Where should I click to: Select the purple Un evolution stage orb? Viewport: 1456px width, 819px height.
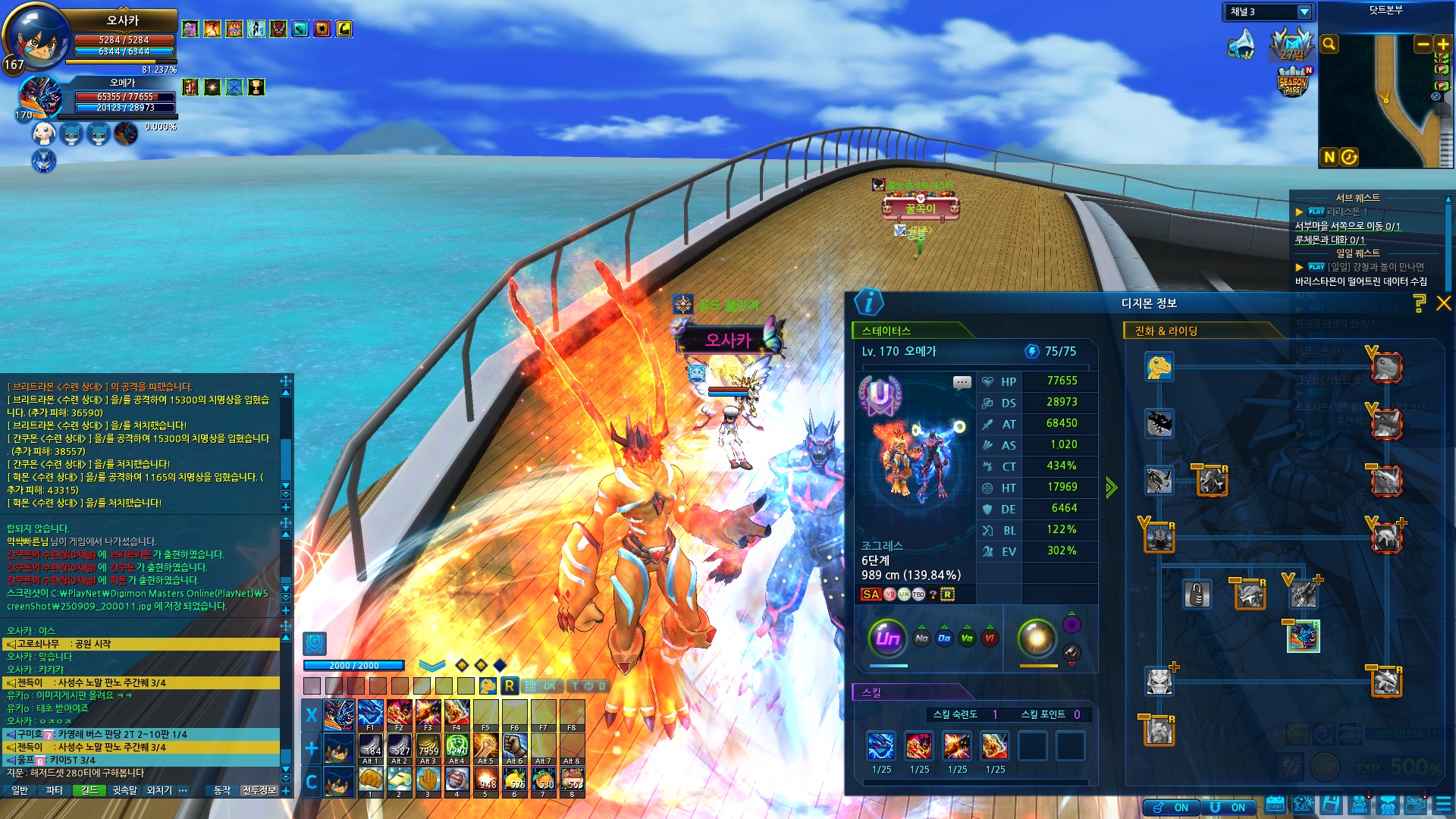pyautogui.click(x=887, y=638)
